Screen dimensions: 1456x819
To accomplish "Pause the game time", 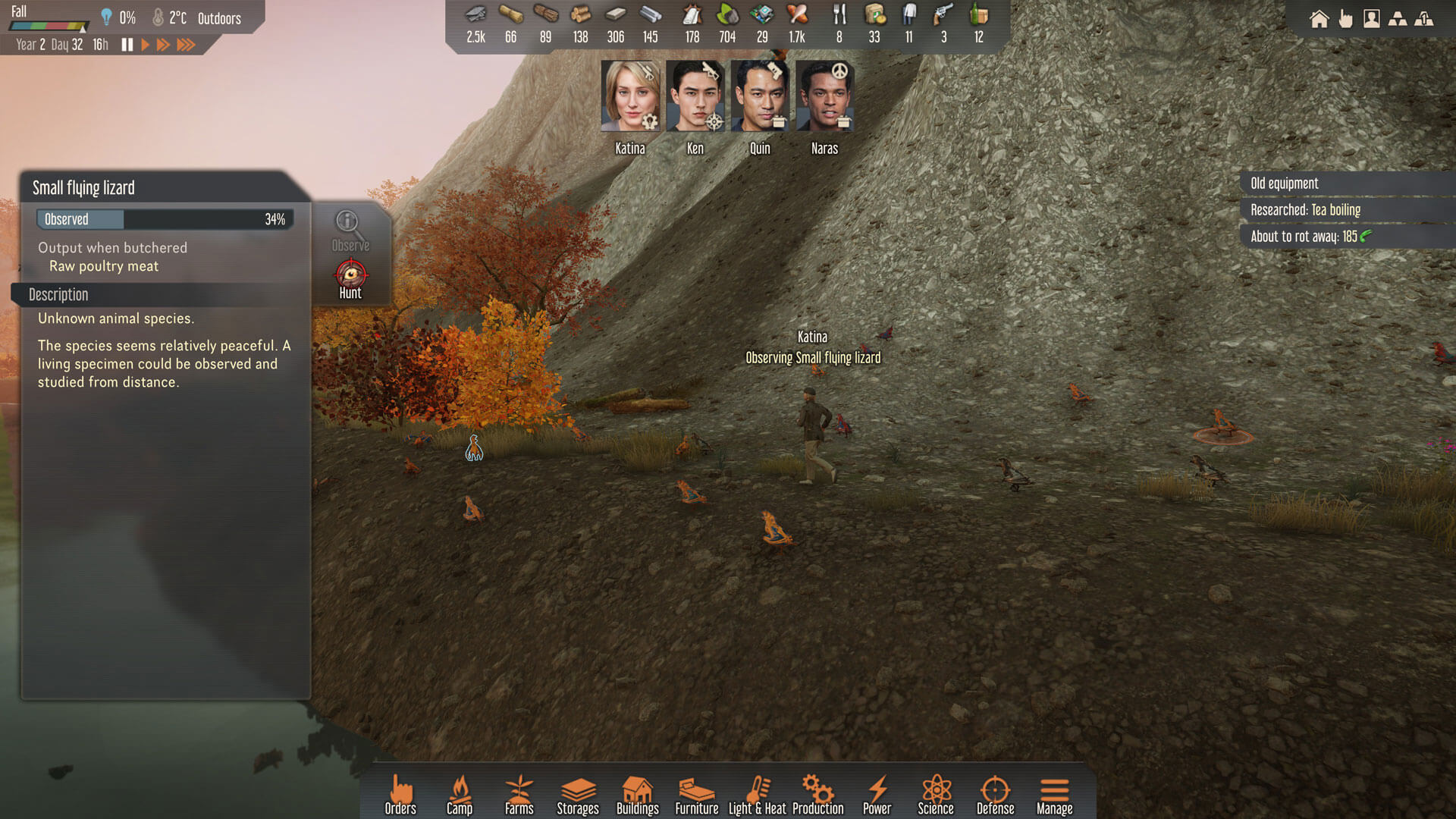I will 127,45.
